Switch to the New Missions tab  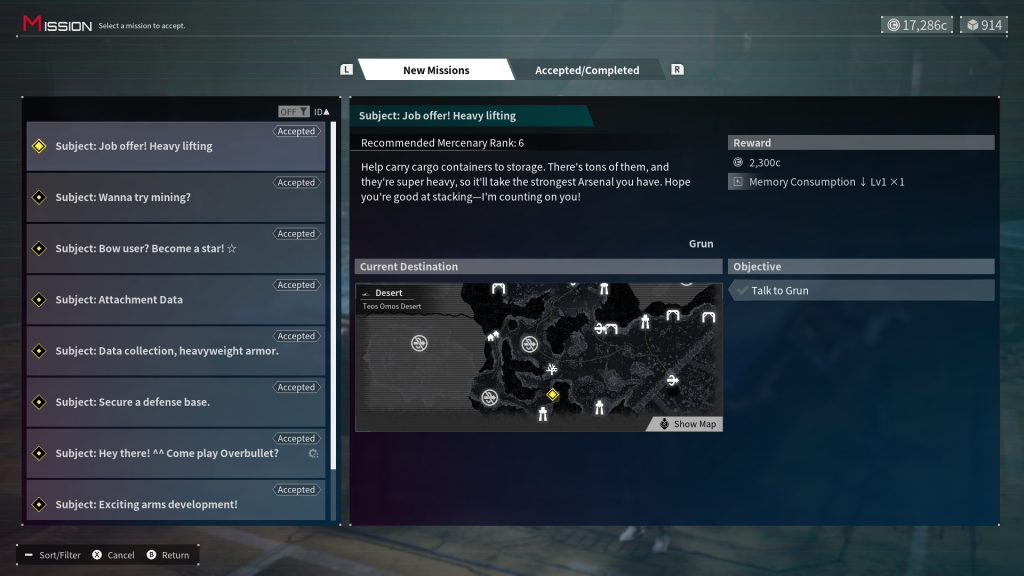pos(435,70)
